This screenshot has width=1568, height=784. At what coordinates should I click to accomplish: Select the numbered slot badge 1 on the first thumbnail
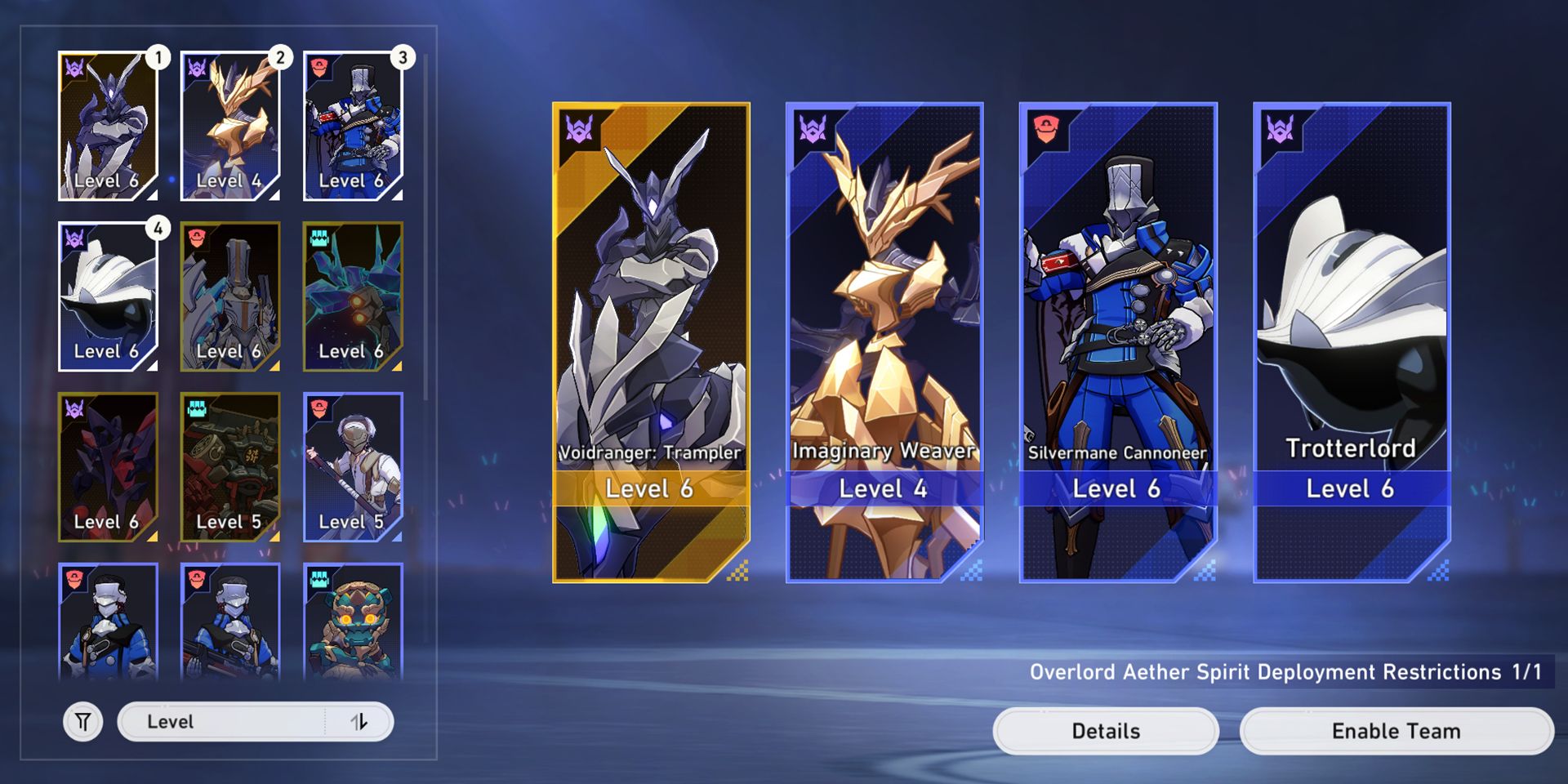pos(158,58)
